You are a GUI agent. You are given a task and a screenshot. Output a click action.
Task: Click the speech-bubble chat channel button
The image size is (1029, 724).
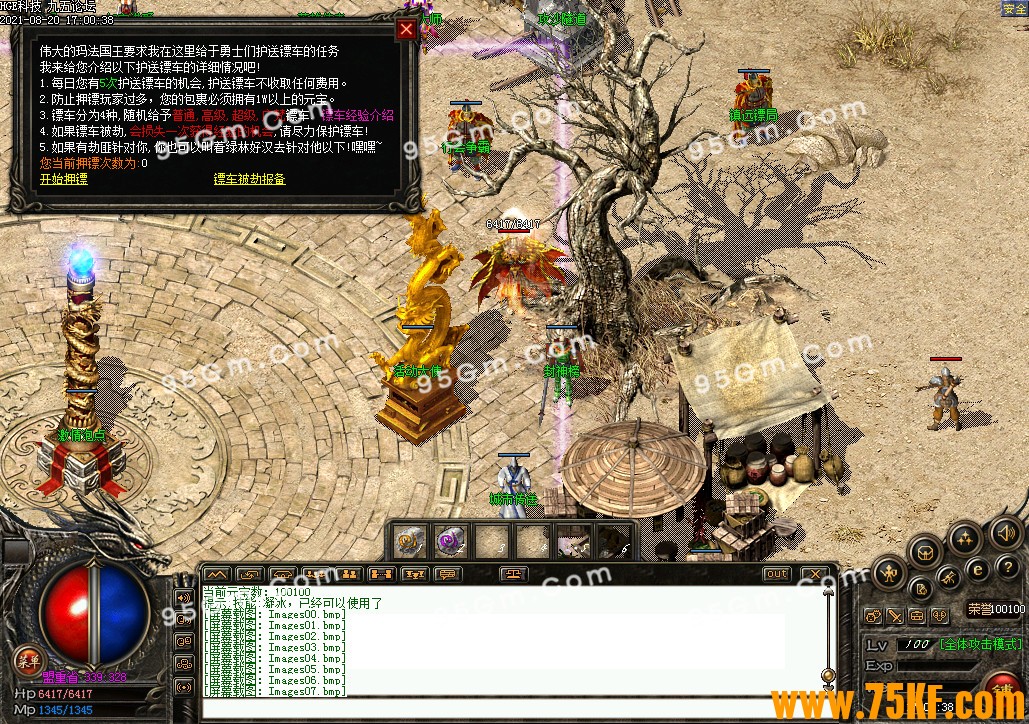point(446,574)
